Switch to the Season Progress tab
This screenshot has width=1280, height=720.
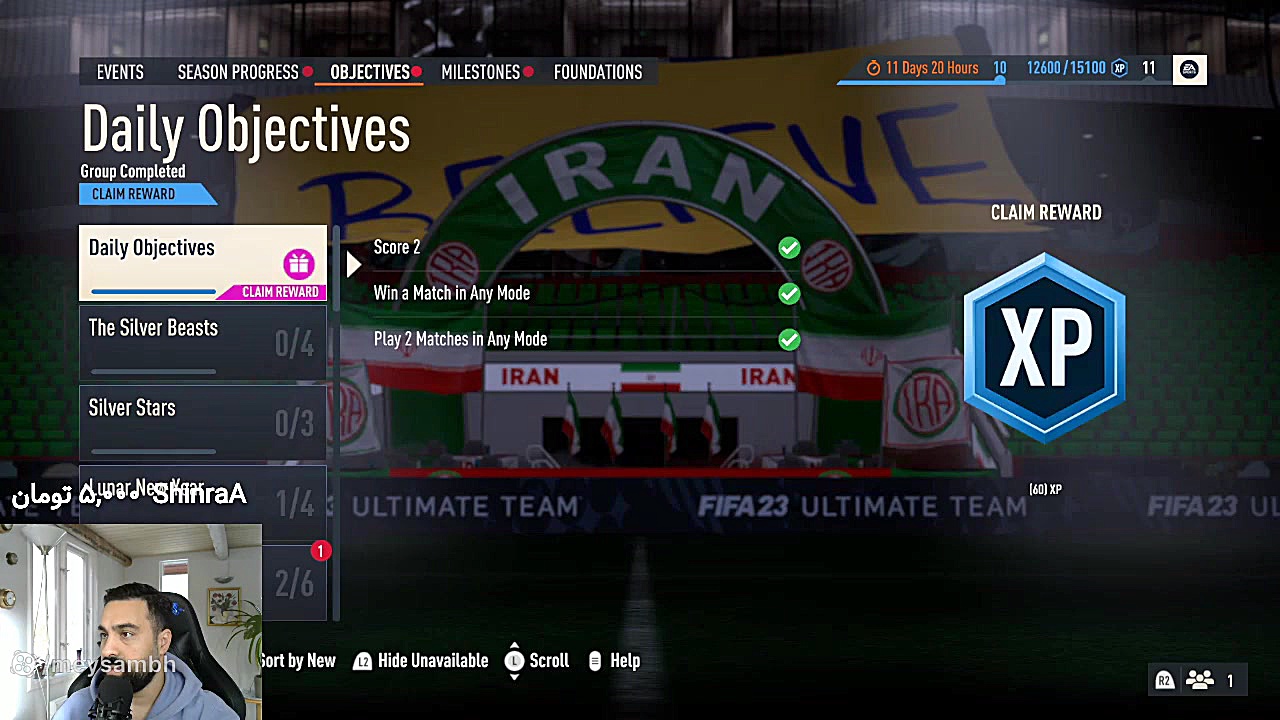238,72
